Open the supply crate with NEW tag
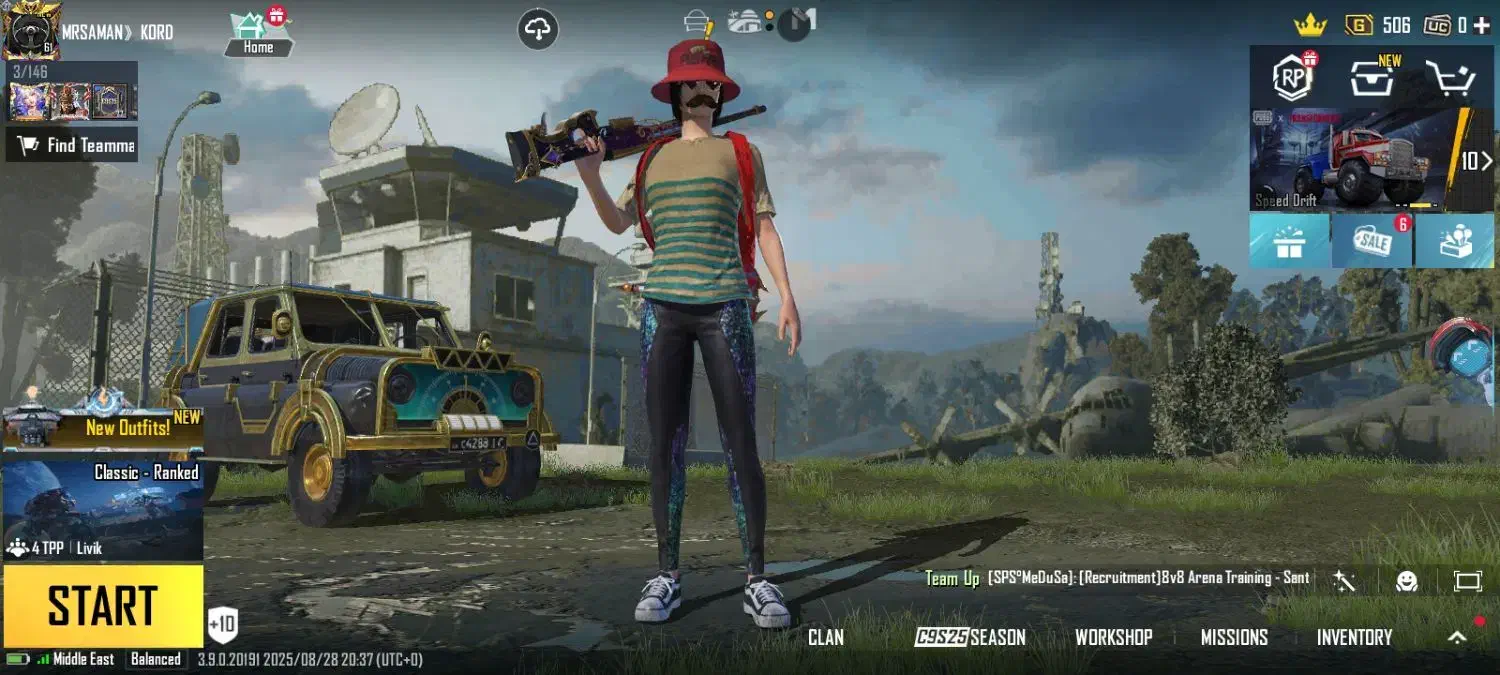Screen dimensions: 1500x675 [1371, 78]
